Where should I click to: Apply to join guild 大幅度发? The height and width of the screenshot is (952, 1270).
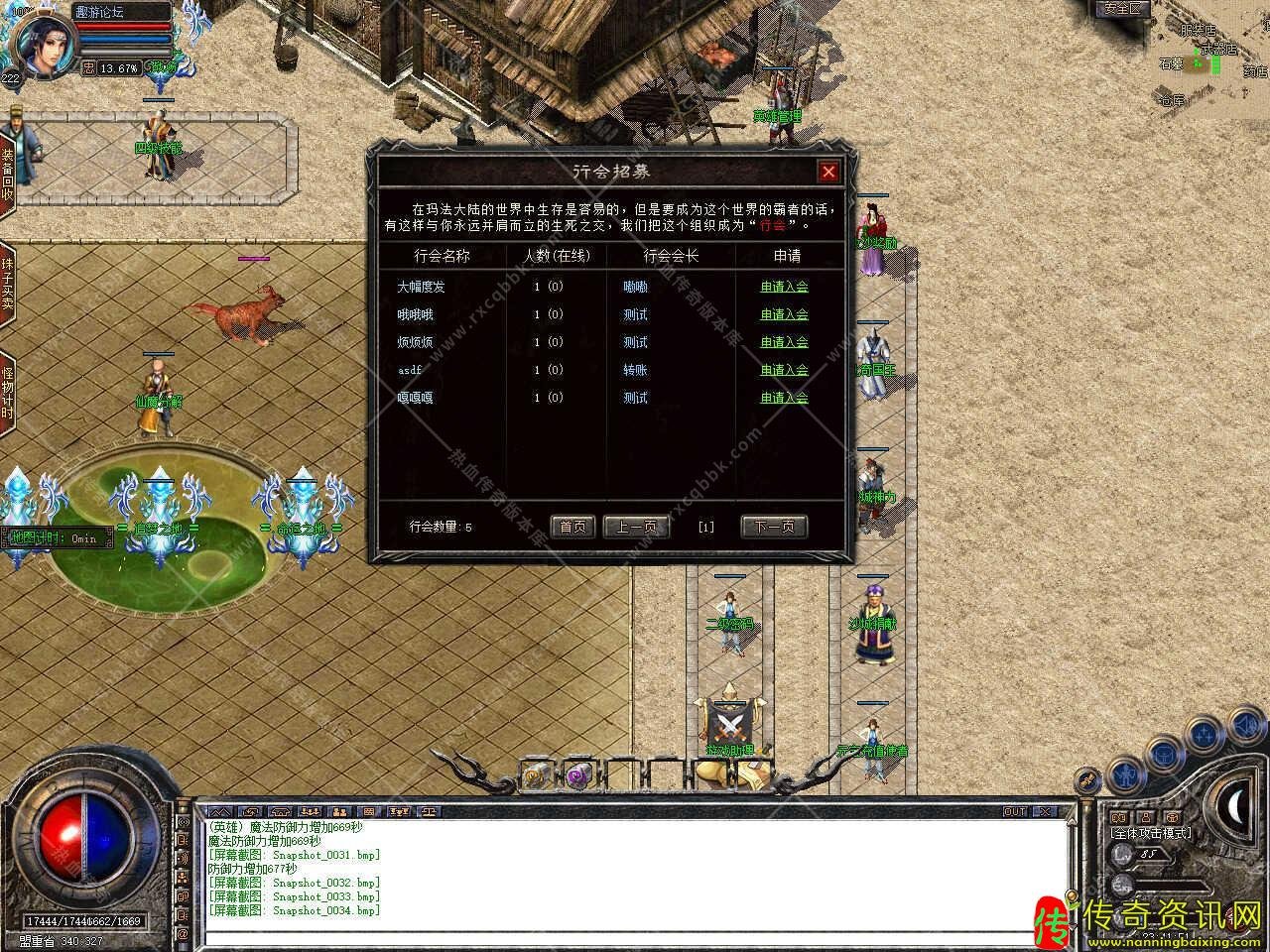tap(784, 287)
